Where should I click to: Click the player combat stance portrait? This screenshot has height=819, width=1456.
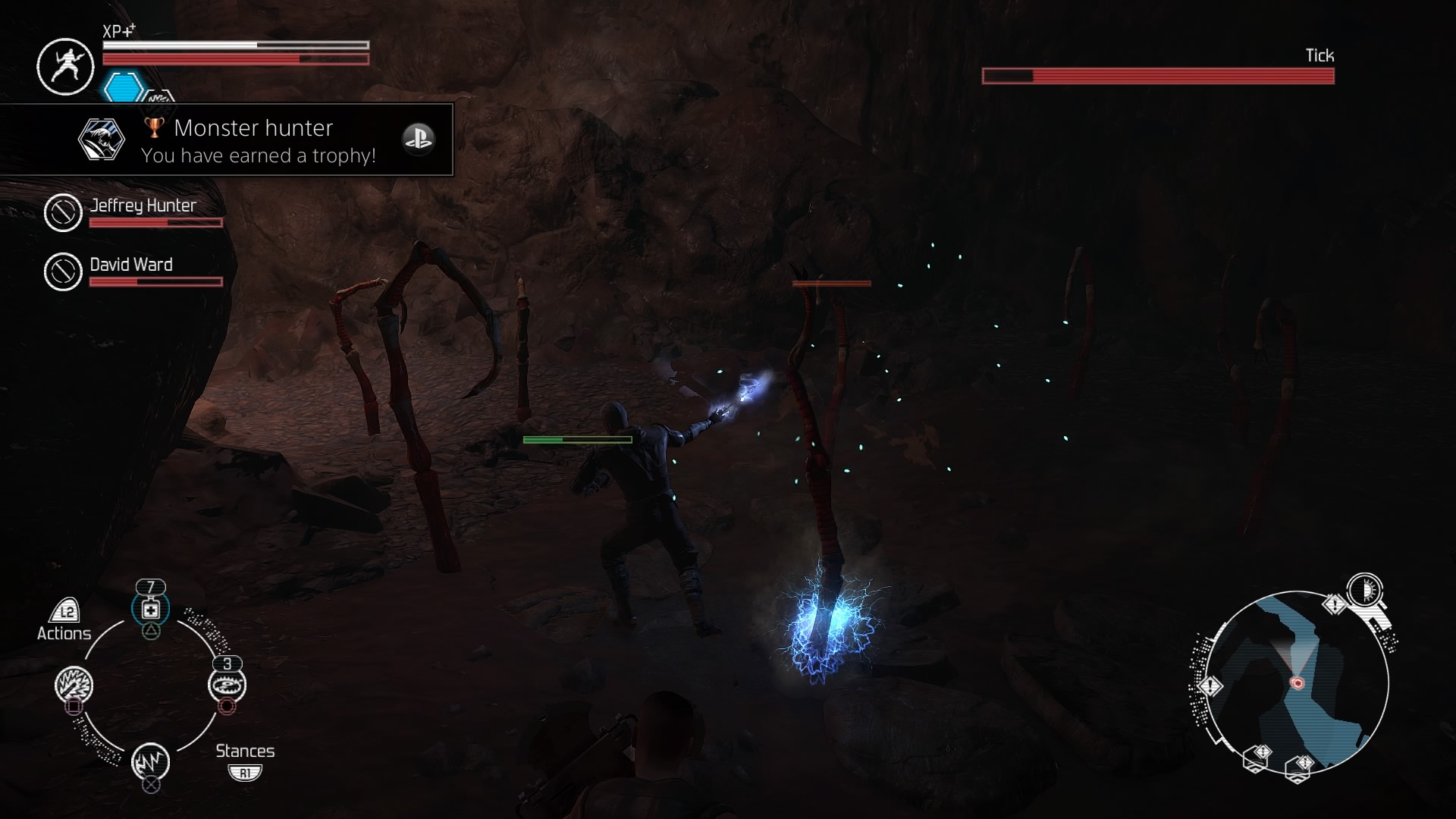click(65, 67)
